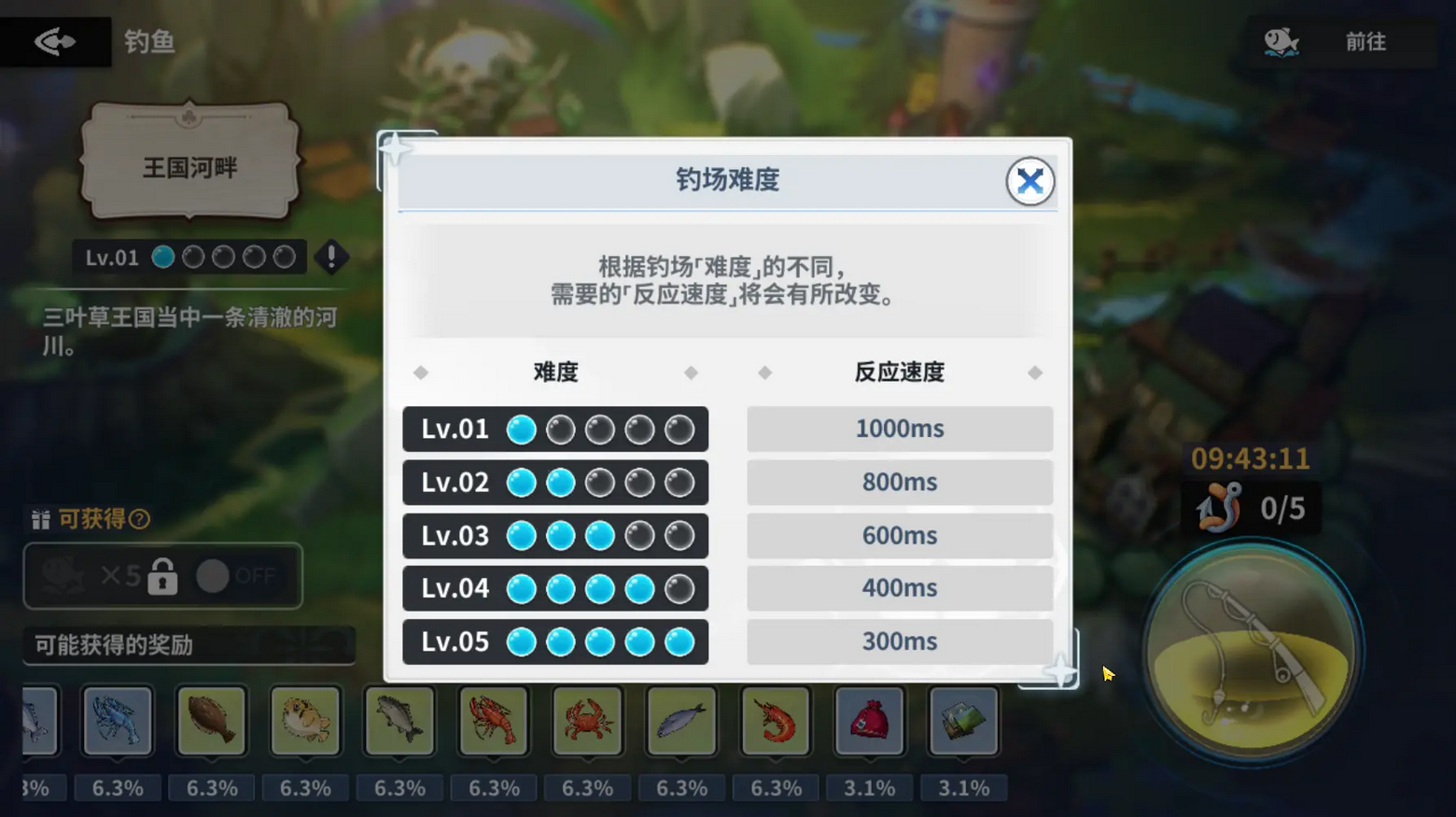Click the gift box icon before 可获得
Viewport: 1456px width, 817px height.
point(40,520)
